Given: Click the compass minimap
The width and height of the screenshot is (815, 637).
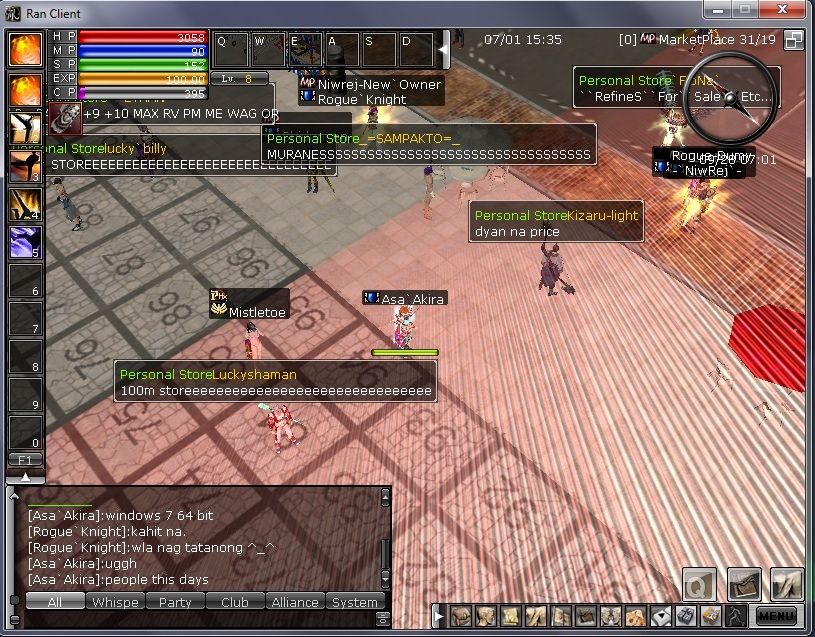Looking at the screenshot, I should pos(730,98).
